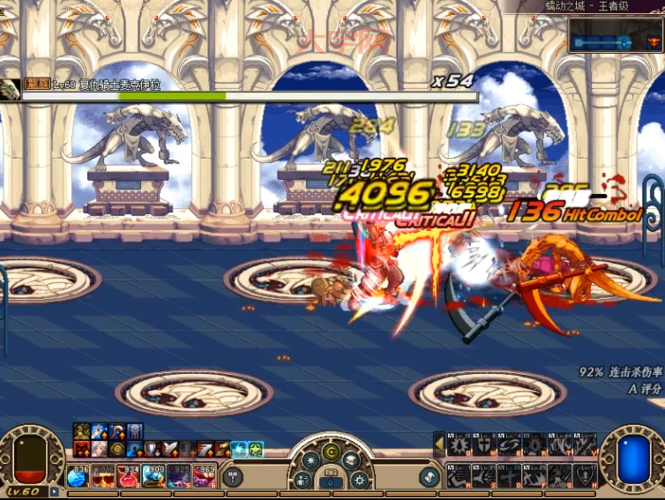Screen dimensions: 665x500
Task: Click the small arrow beside Lv.60
Action: pos(53,491)
